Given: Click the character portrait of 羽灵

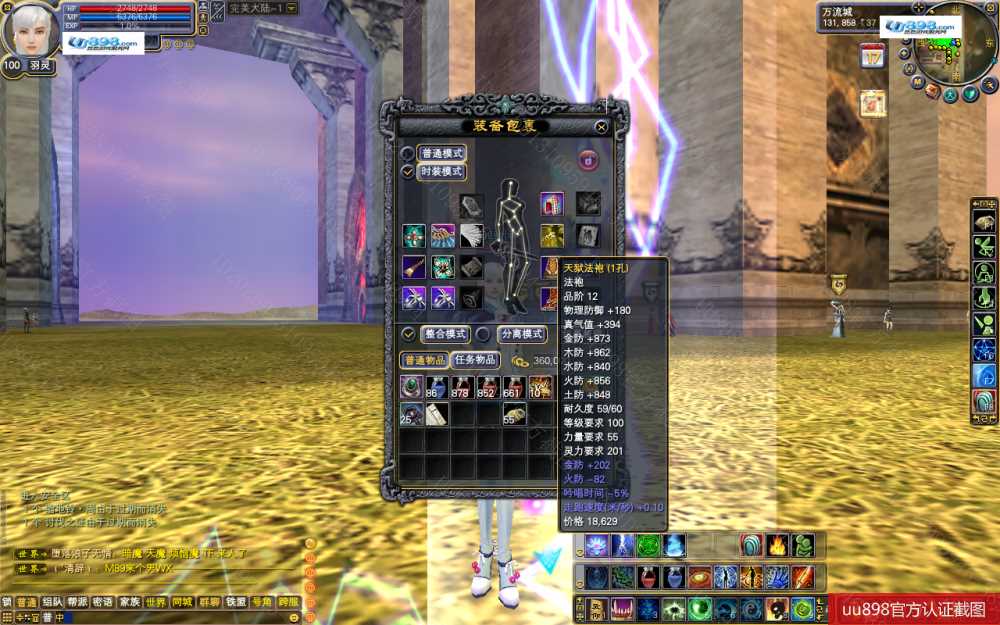Looking at the screenshot, I should (30, 30).
